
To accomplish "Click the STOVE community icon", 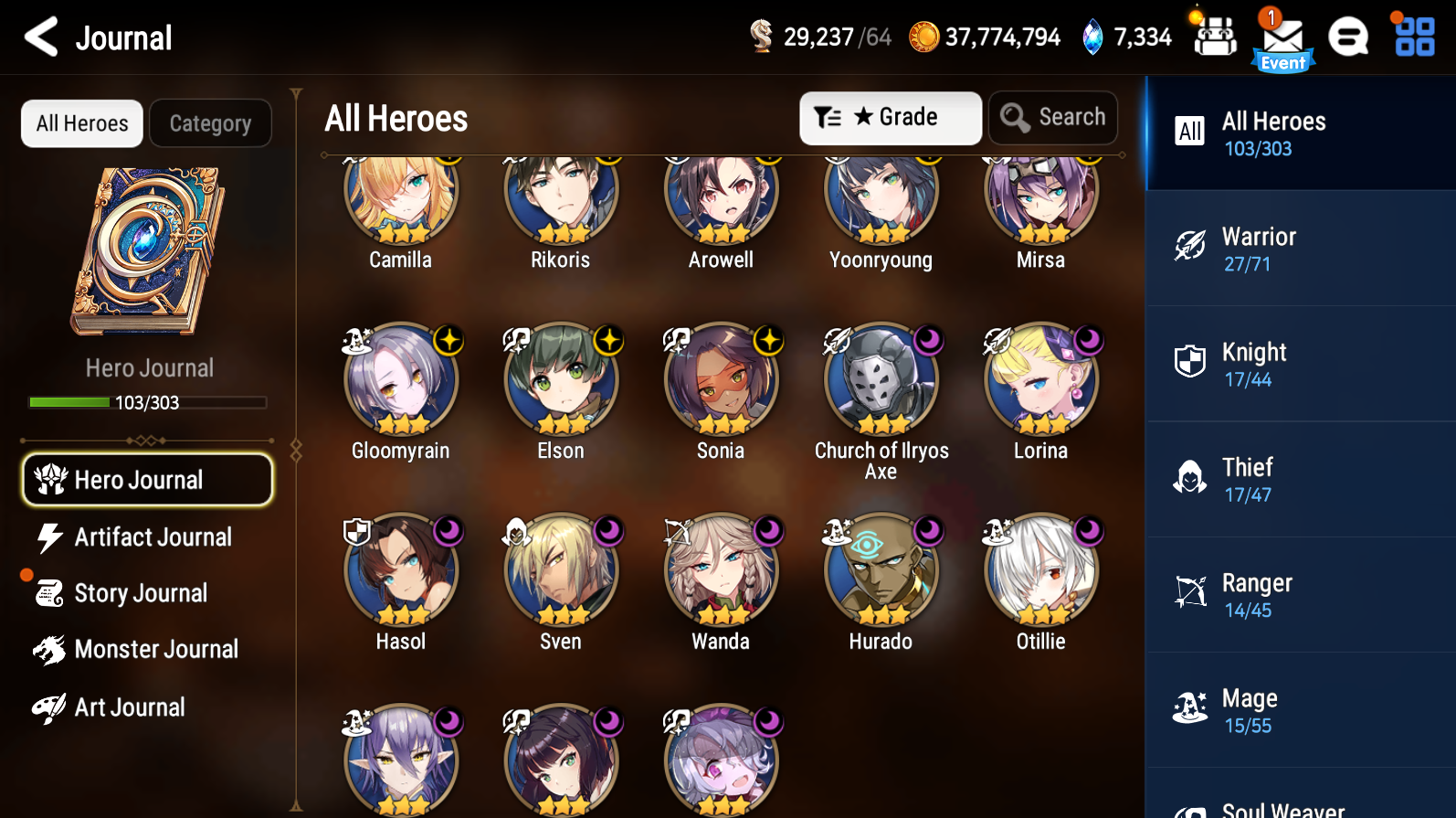I will tap(1349, 37).
